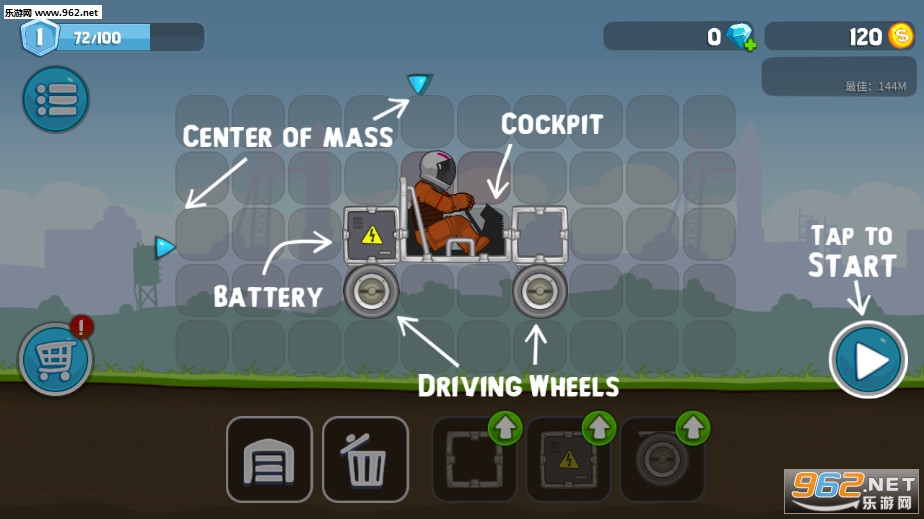Select the battery block on the vehicle

(372, 235)
